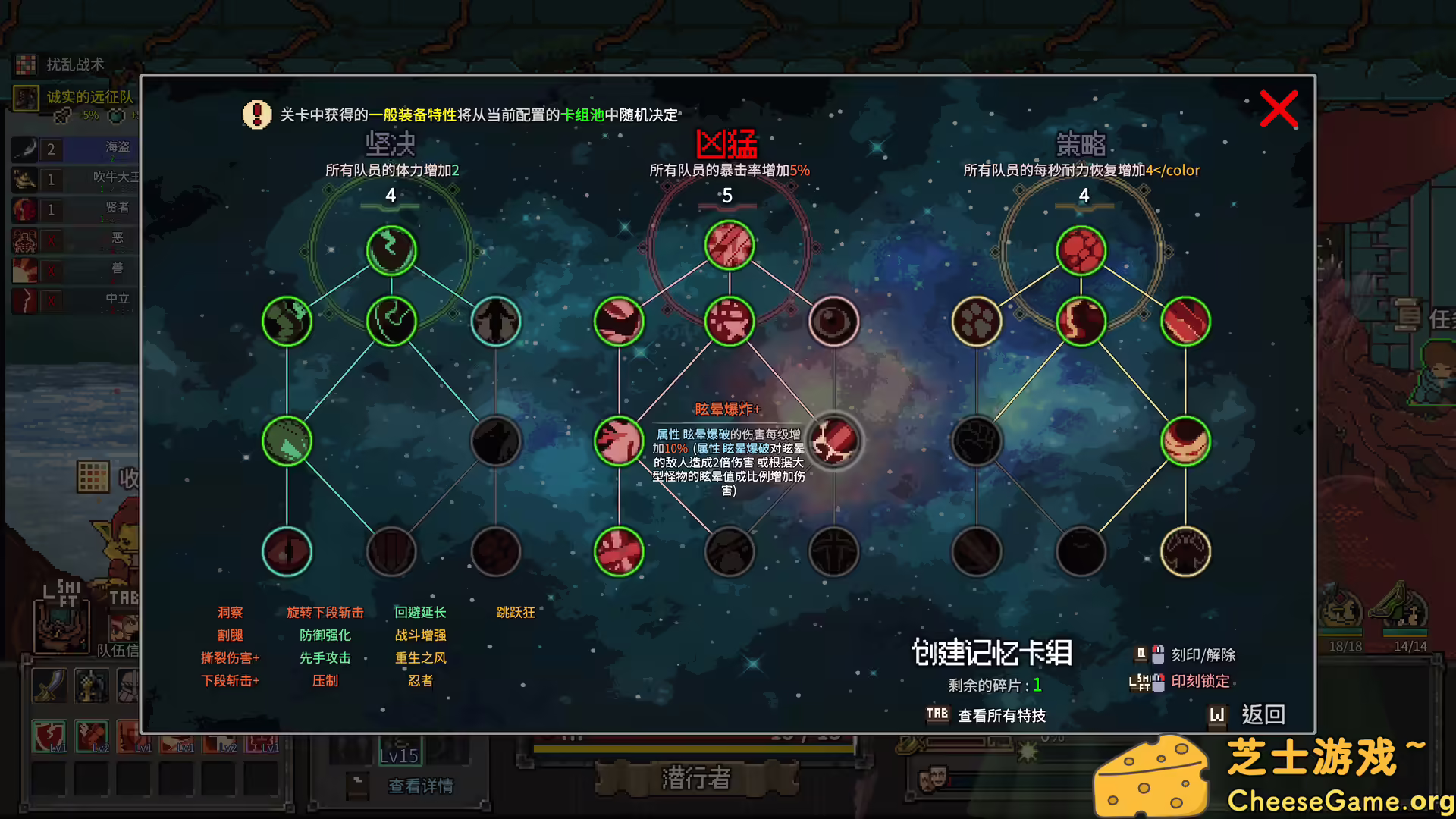Select the paw-print skill node in the 策略 tree
The width and height of the screenshot is (1456, 819).
[x=977, y=321]
